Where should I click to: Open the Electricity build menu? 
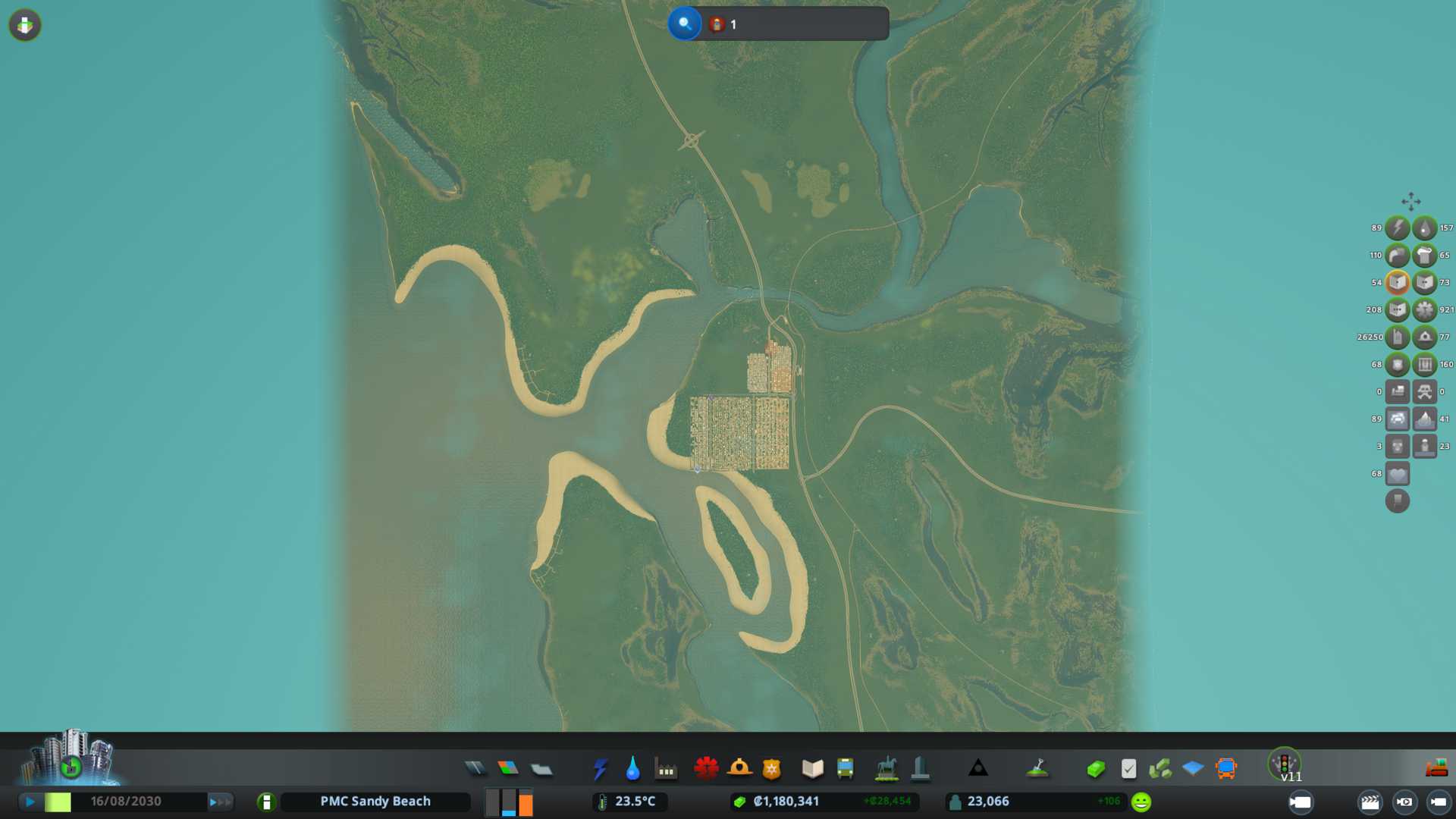point(601,769)
